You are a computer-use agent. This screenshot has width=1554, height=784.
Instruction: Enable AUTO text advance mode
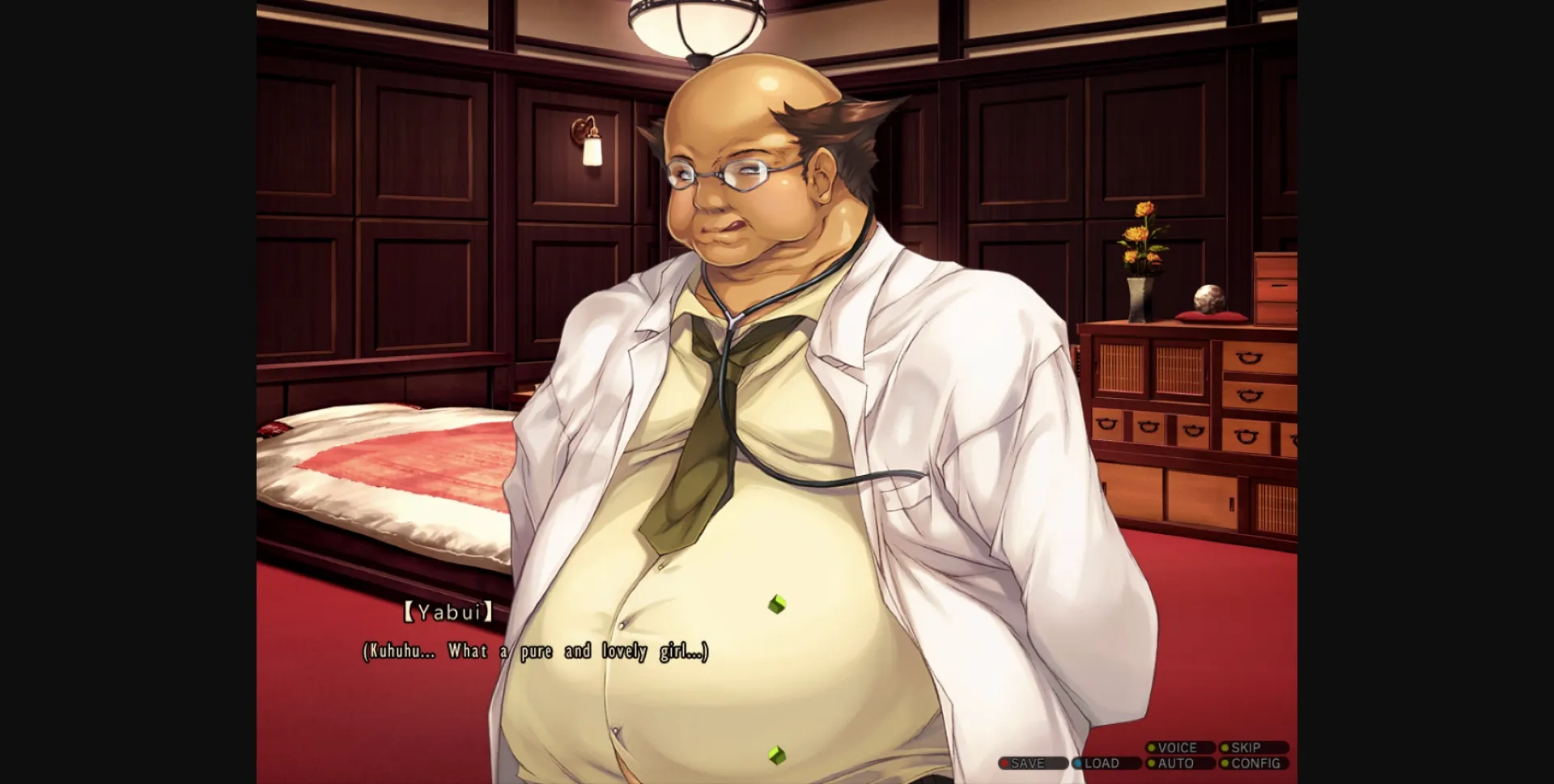click(1175, 763)
